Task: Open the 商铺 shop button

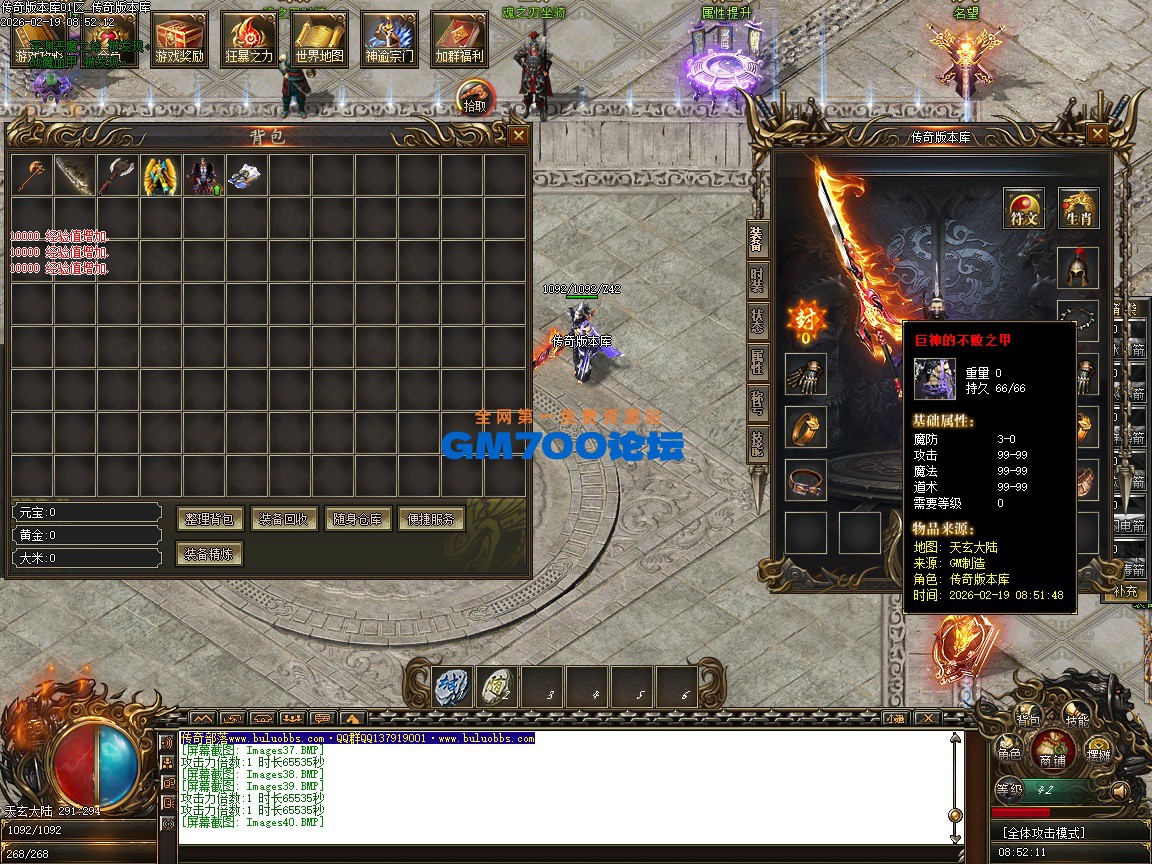Action: pos(1052,749)
